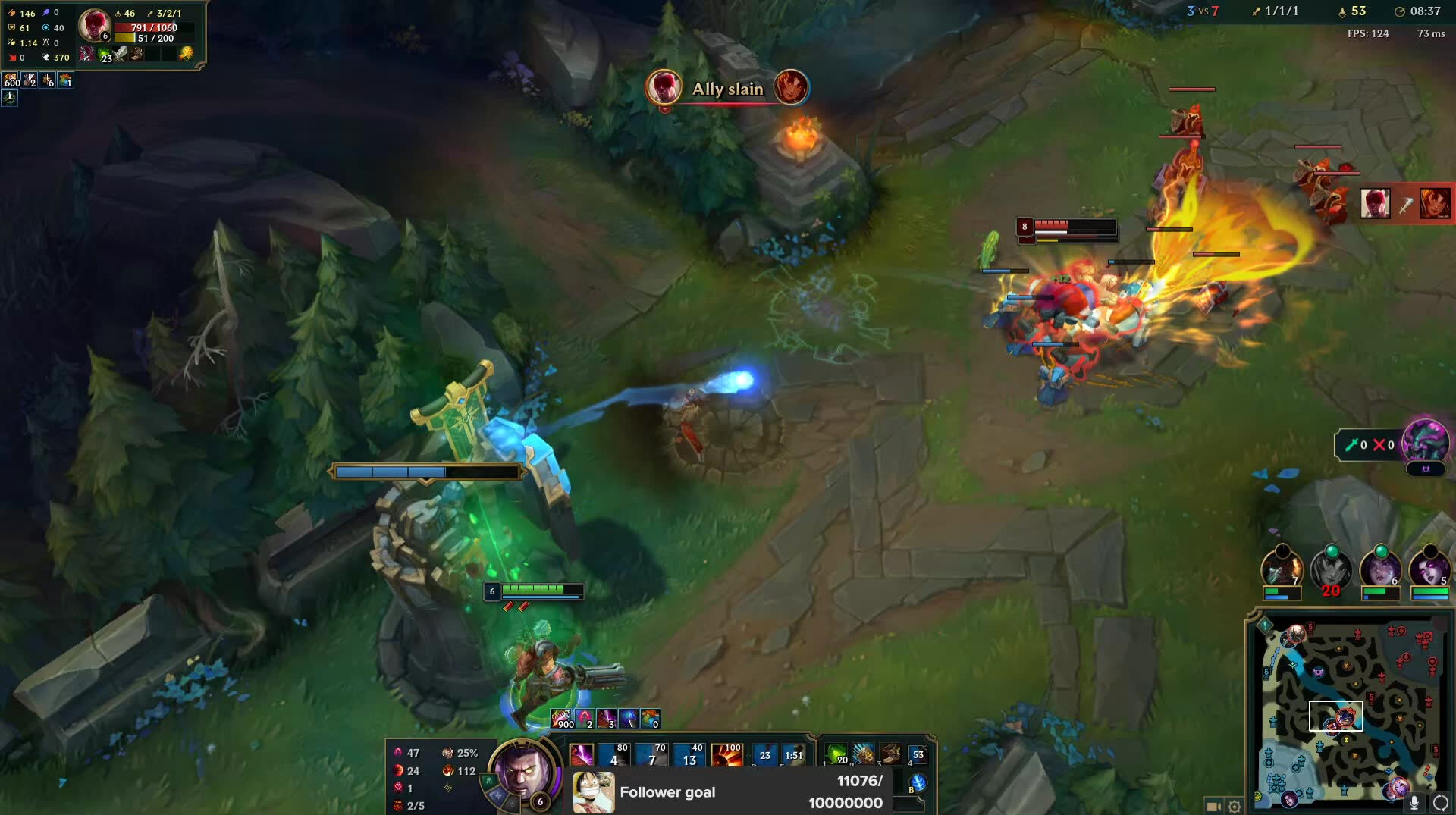
Task: Click the yellow trinket in target's items
Action: pyautogui.click(x=186, y=54)
